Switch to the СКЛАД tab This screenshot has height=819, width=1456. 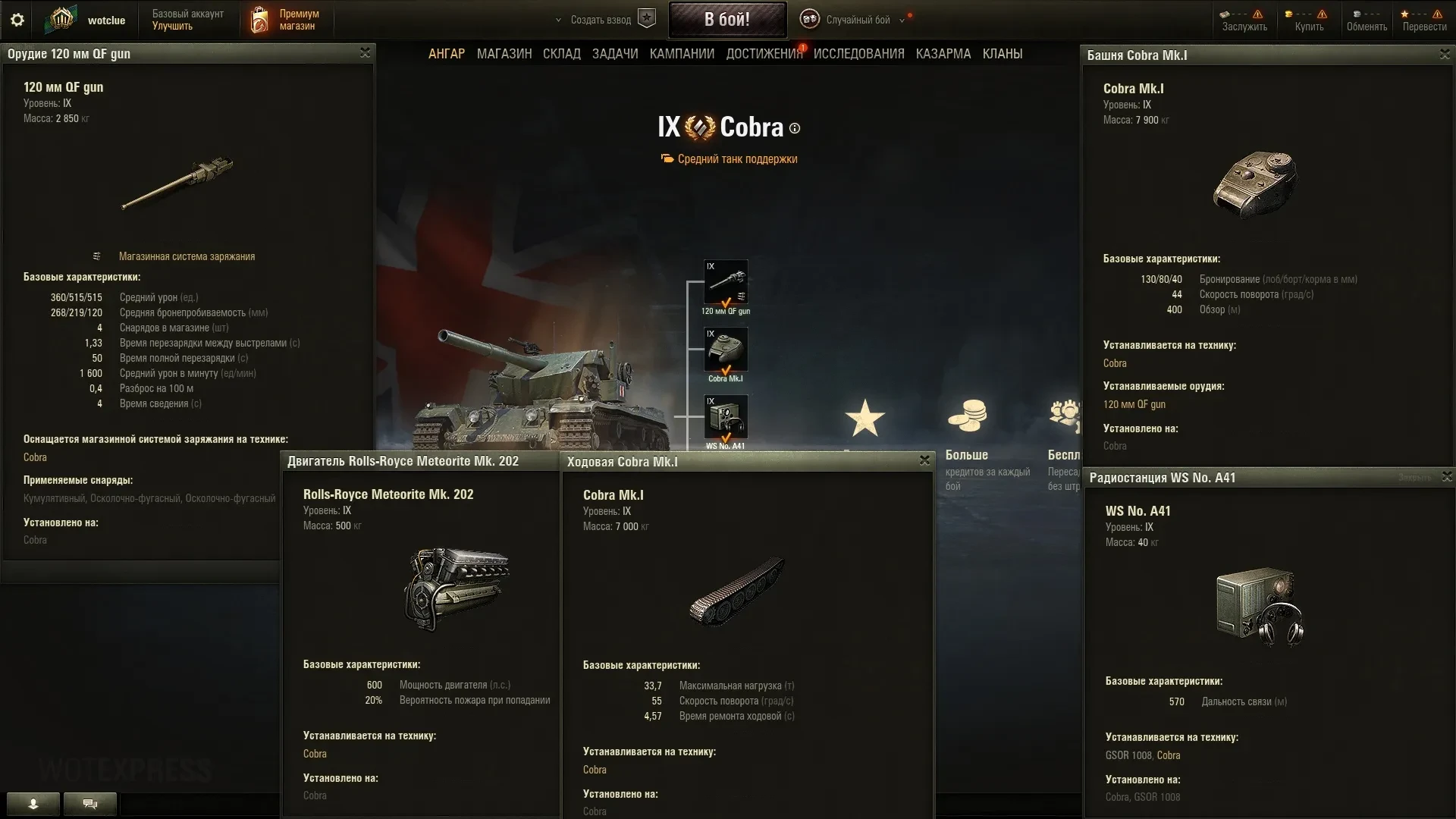coord(562,54)
